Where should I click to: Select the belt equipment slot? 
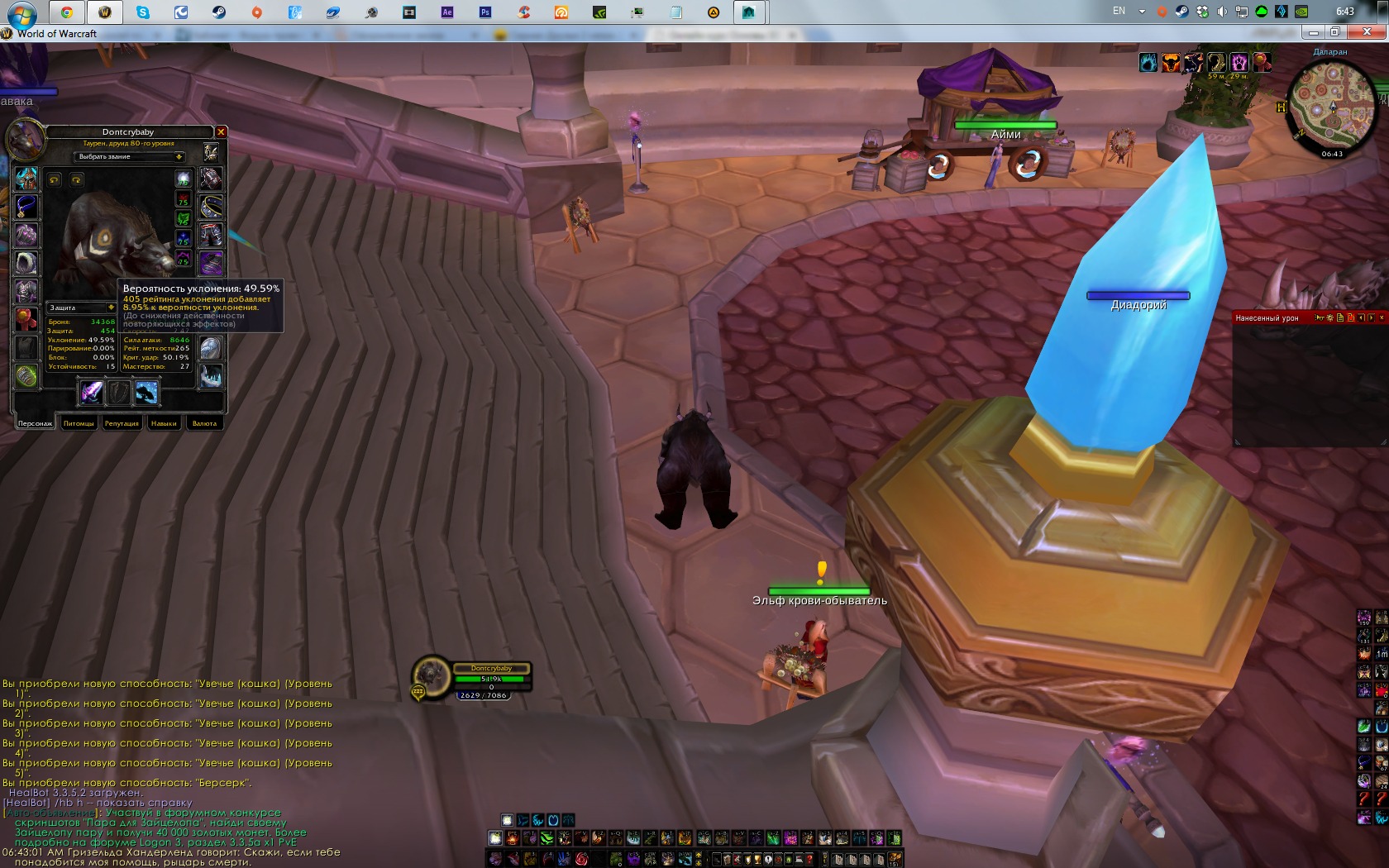pos(211,207)
